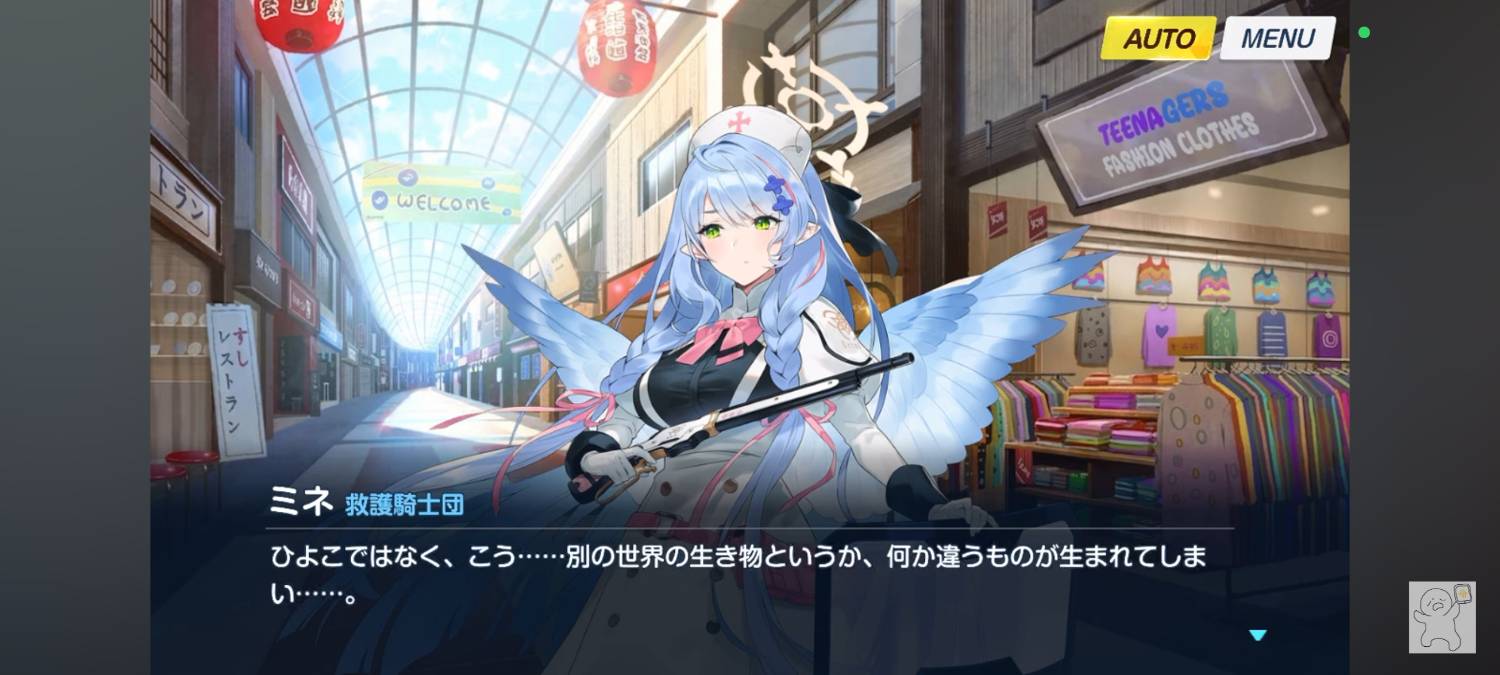Screen dimensions: 1500x675
Task: Toggle the AUTO dialogue playback button
Action: coord(1158,39)
